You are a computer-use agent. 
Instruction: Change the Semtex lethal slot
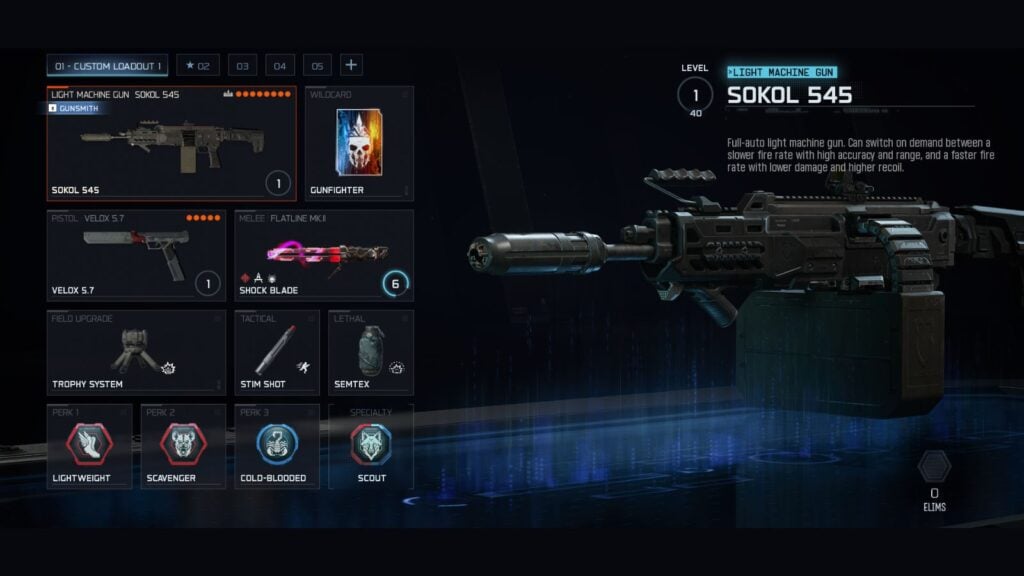[x=370, y=352]
